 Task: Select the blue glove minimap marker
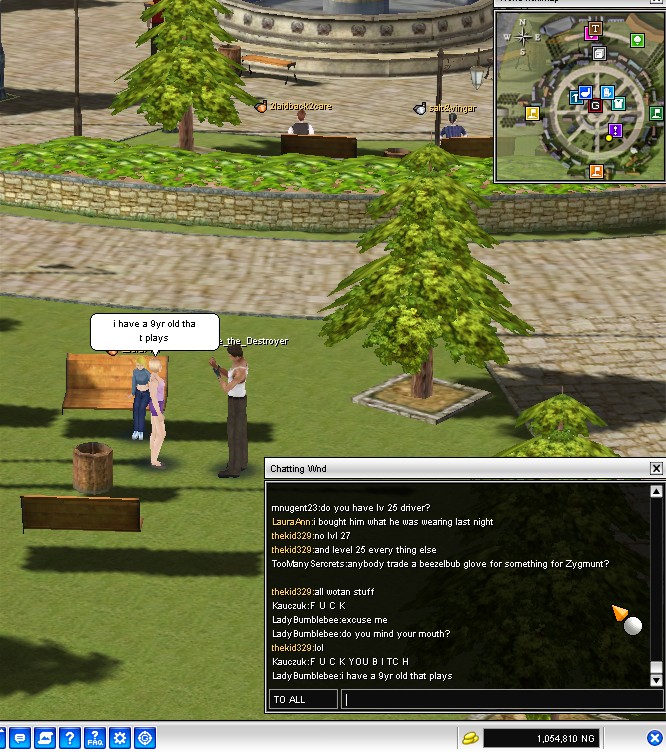coord(607,93)
